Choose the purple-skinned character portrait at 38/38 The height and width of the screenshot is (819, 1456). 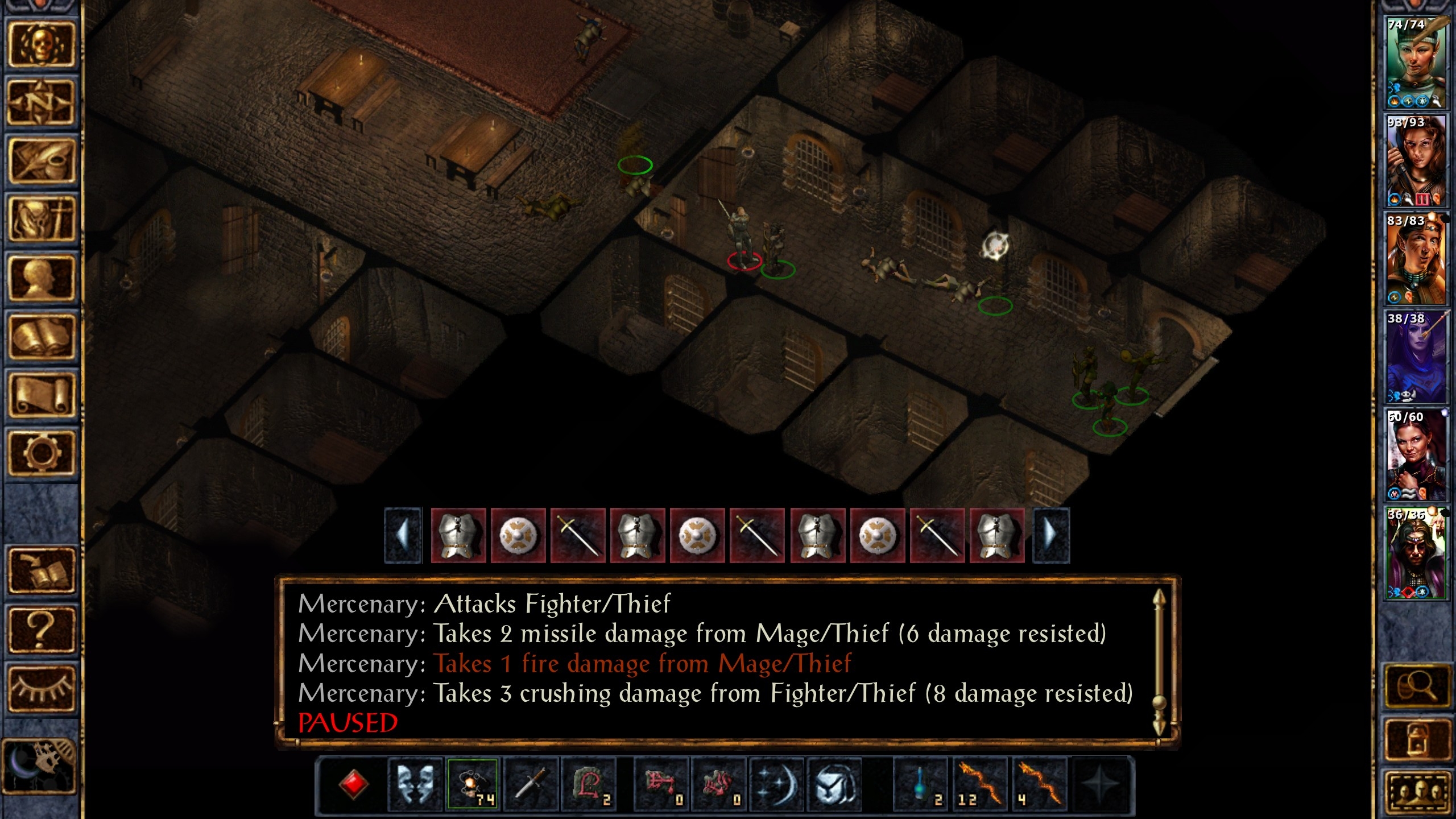(1416, 357)
